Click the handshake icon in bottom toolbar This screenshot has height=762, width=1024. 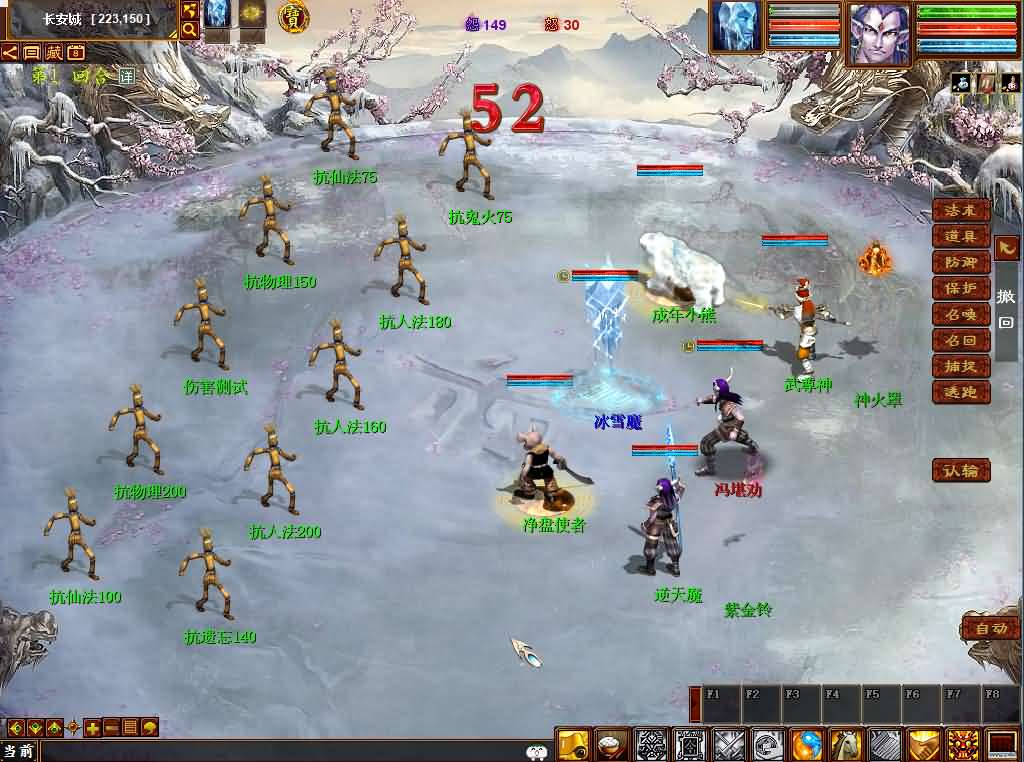coord(923,745)
